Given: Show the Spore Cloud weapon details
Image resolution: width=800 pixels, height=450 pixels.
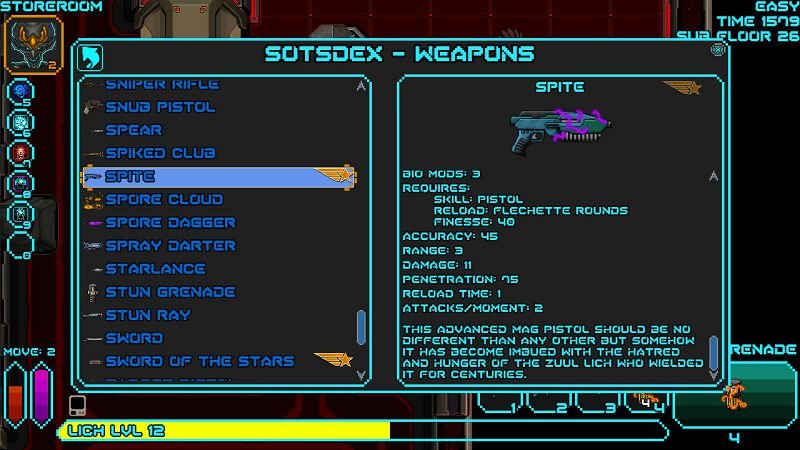Looking at the screenshot, I should (x=163, y=199).
